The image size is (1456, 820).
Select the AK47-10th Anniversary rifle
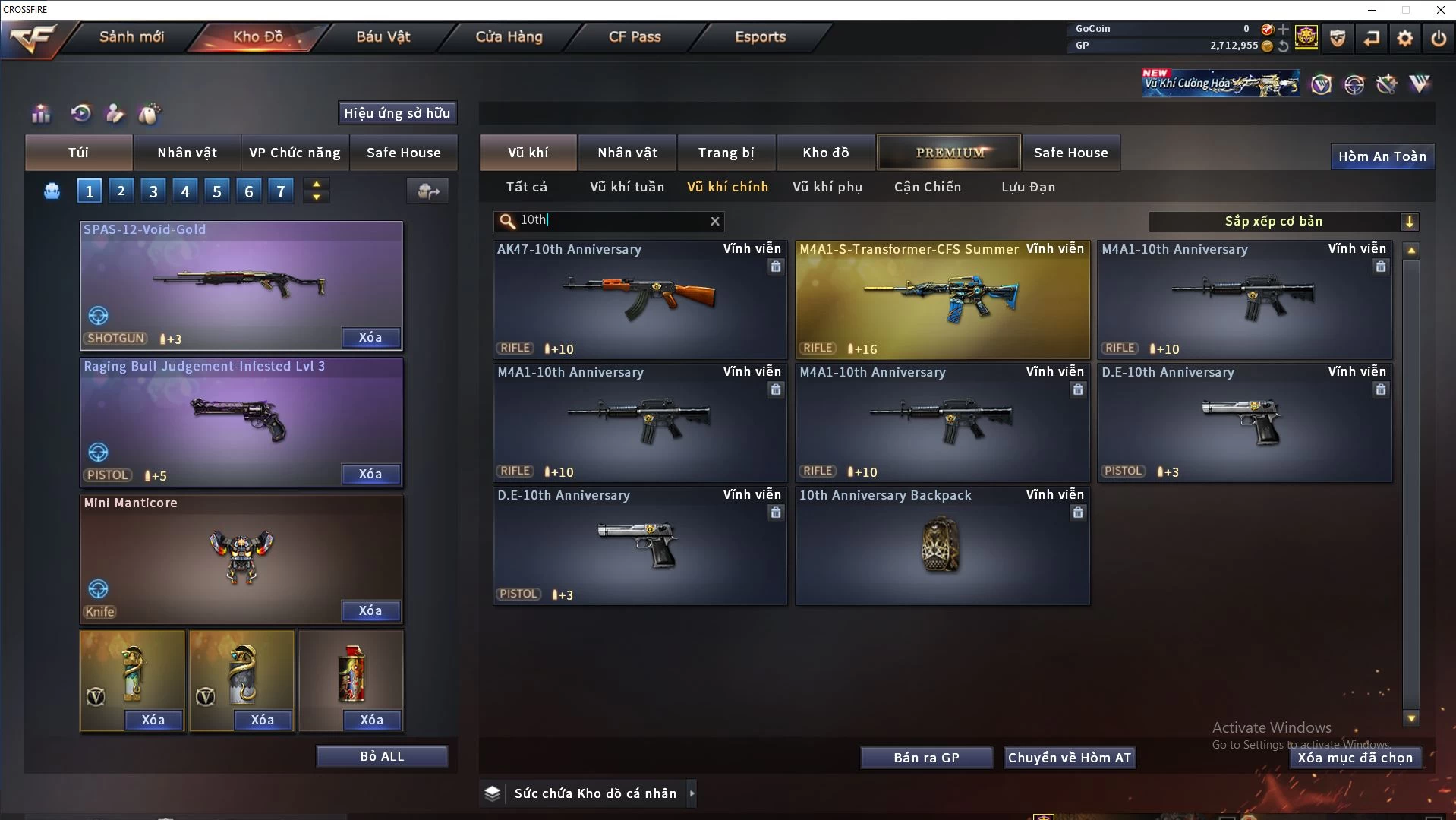[x=640, y=299]
